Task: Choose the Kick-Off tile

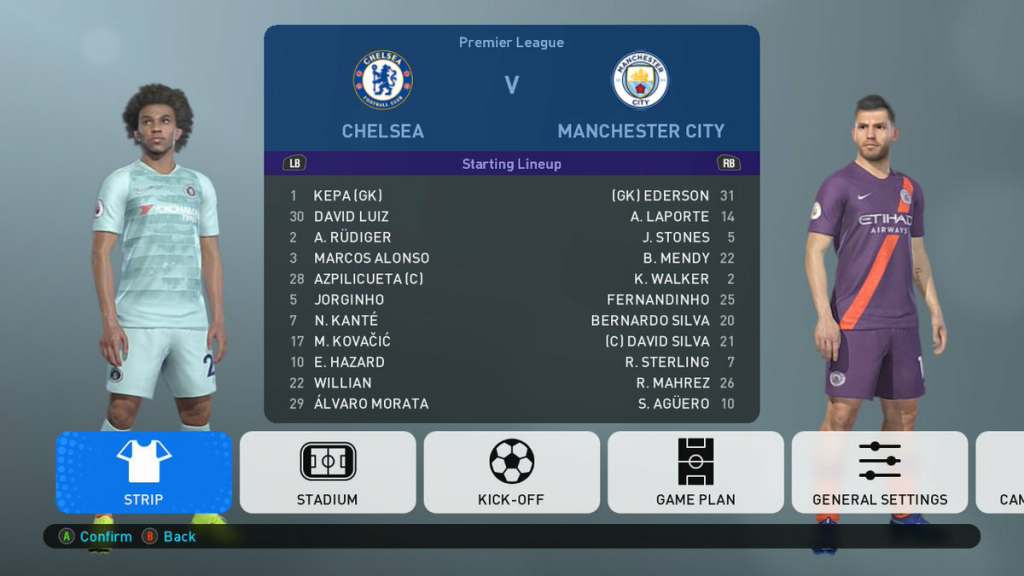Action: pyautogui.click(x=511, y=472)
